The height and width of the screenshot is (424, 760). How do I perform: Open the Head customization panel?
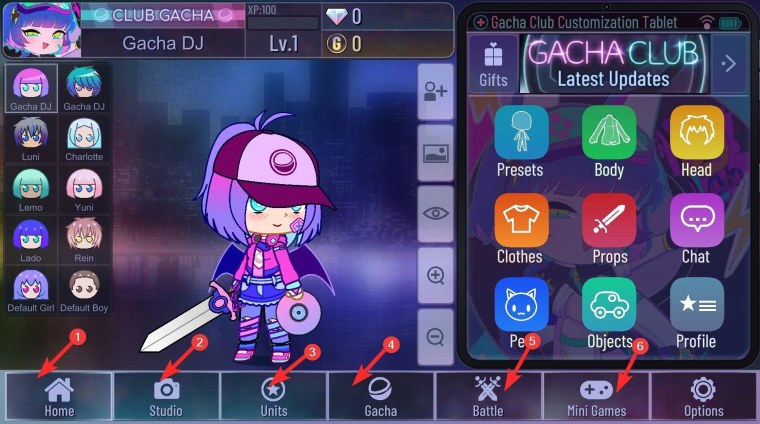(696, 140)
